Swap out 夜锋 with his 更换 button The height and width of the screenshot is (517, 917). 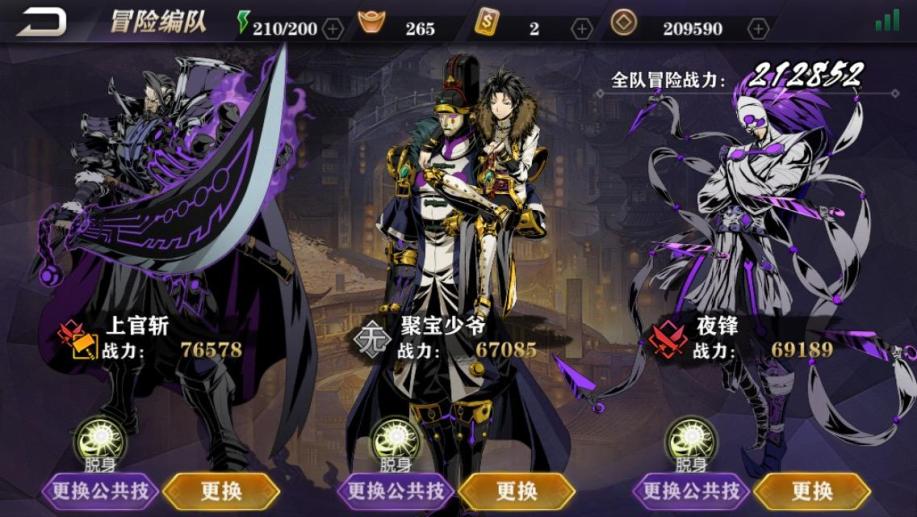tap(811, 491)
